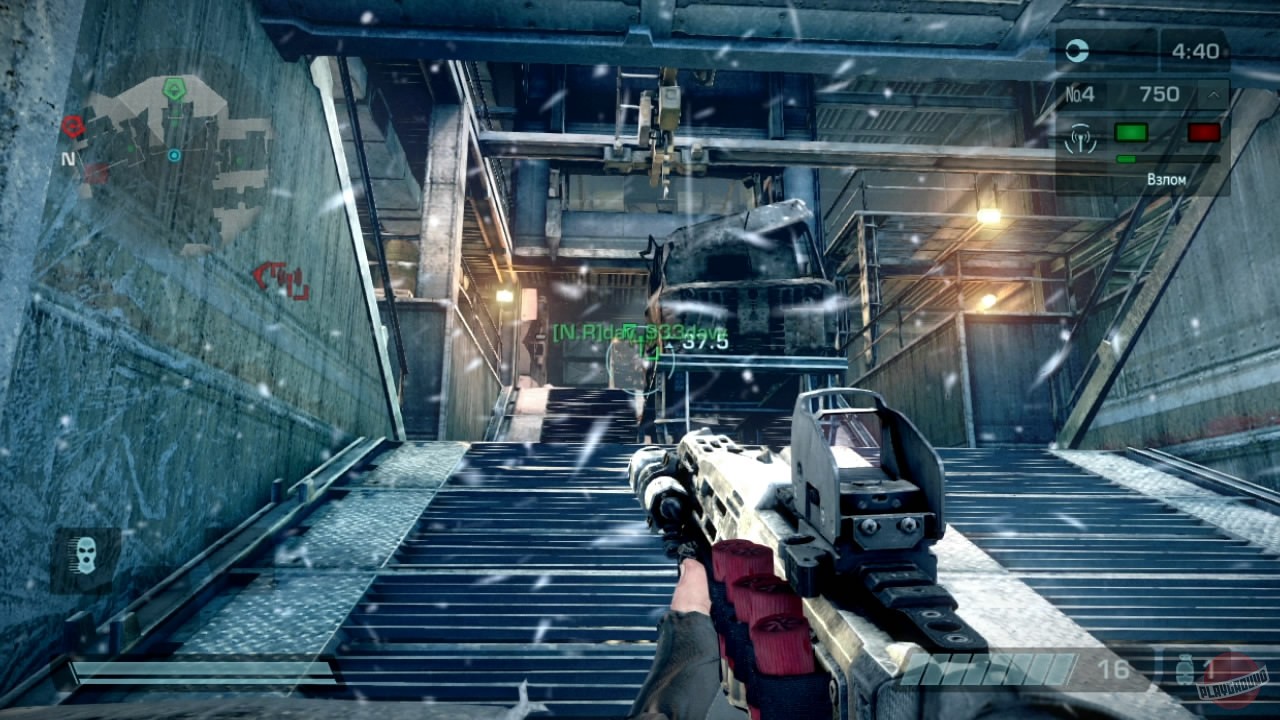Select the №4 round tab
This screenshot has width=1280, height=720.
coord(1080,94)
